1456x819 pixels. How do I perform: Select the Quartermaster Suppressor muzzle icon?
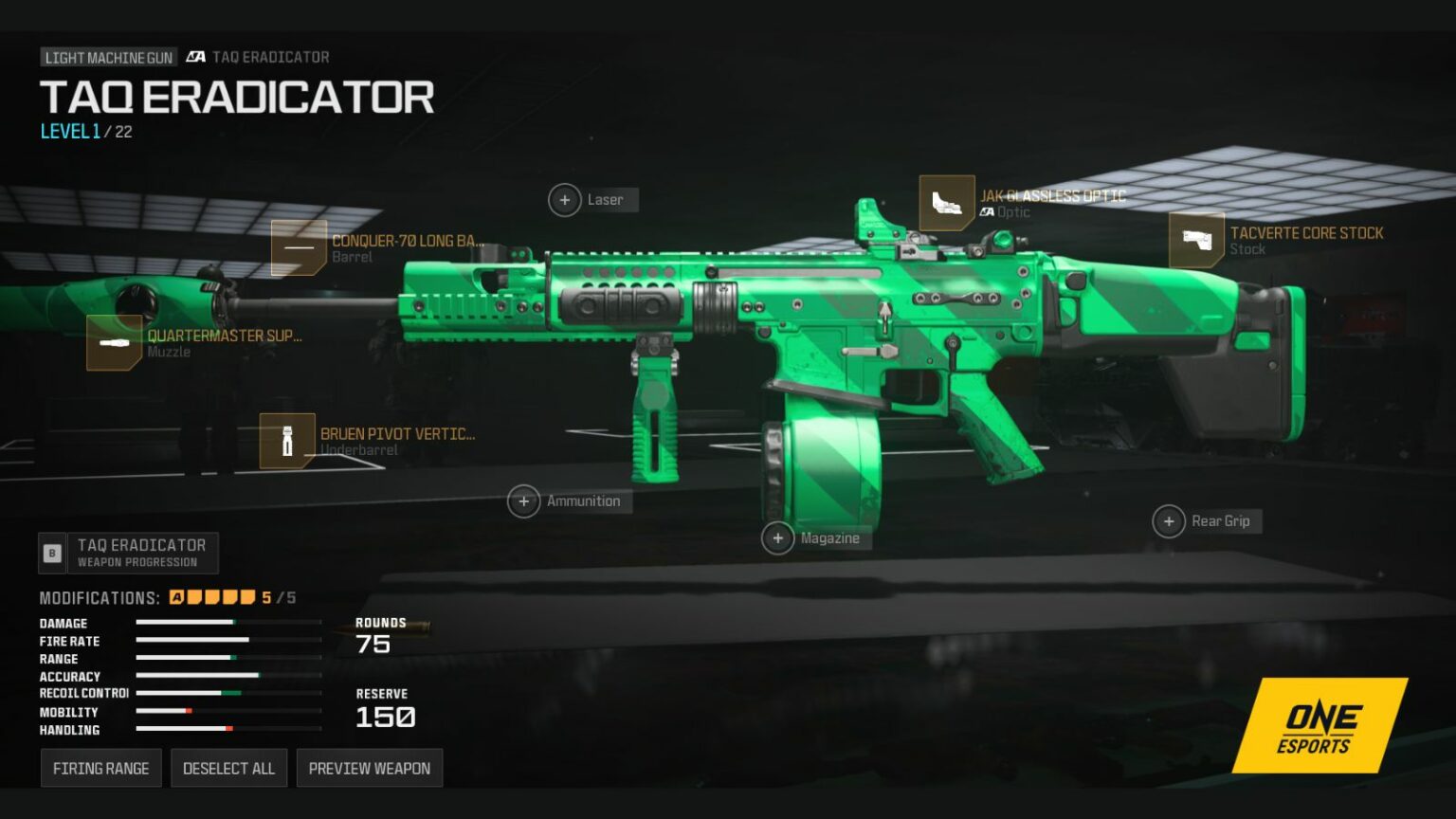116,343
